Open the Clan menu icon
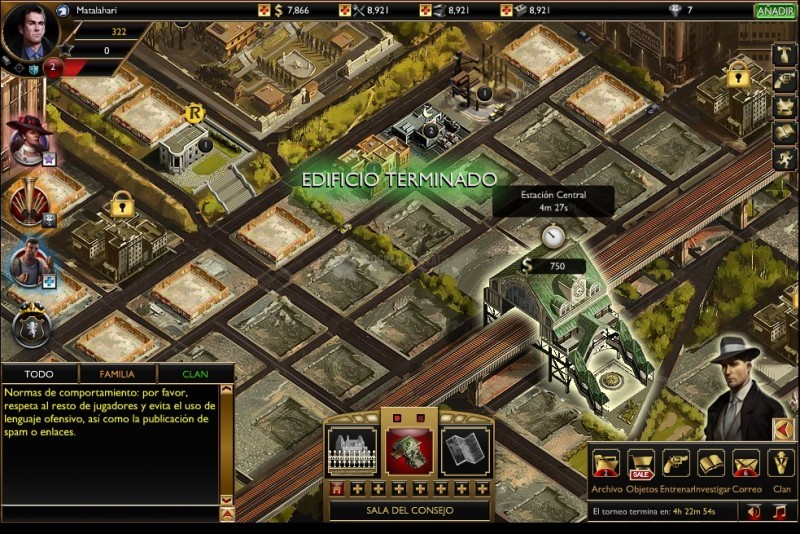This screenshot has height=534, width=800. click(781, 464)
